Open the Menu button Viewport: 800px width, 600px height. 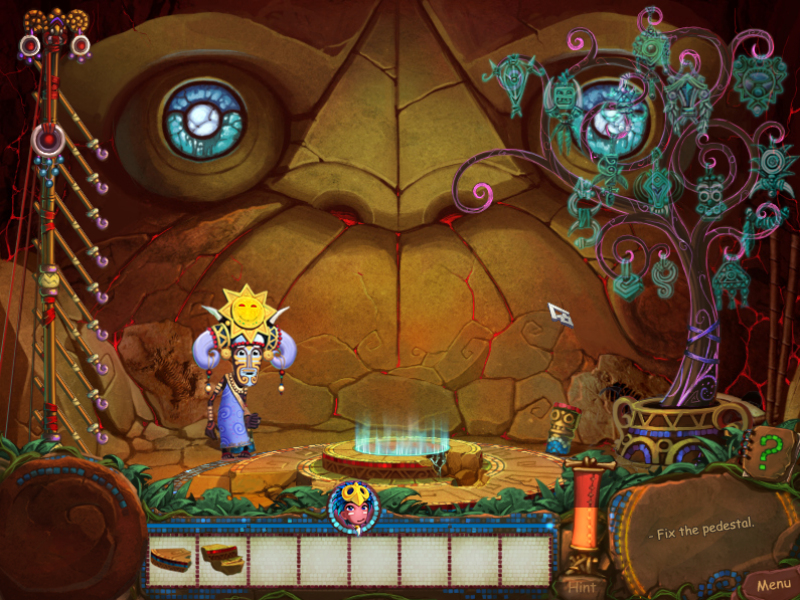[773, 584]
